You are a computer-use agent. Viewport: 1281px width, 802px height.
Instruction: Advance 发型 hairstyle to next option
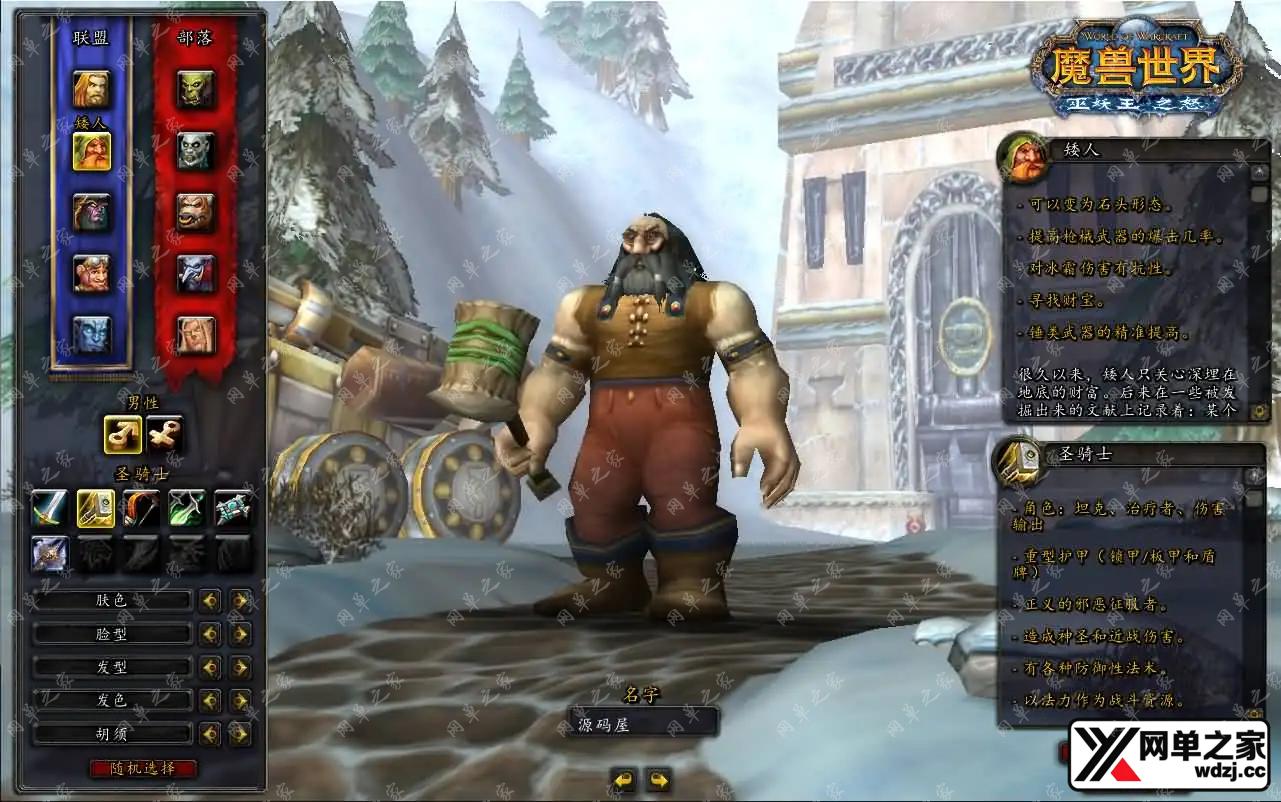pos(240,667)
